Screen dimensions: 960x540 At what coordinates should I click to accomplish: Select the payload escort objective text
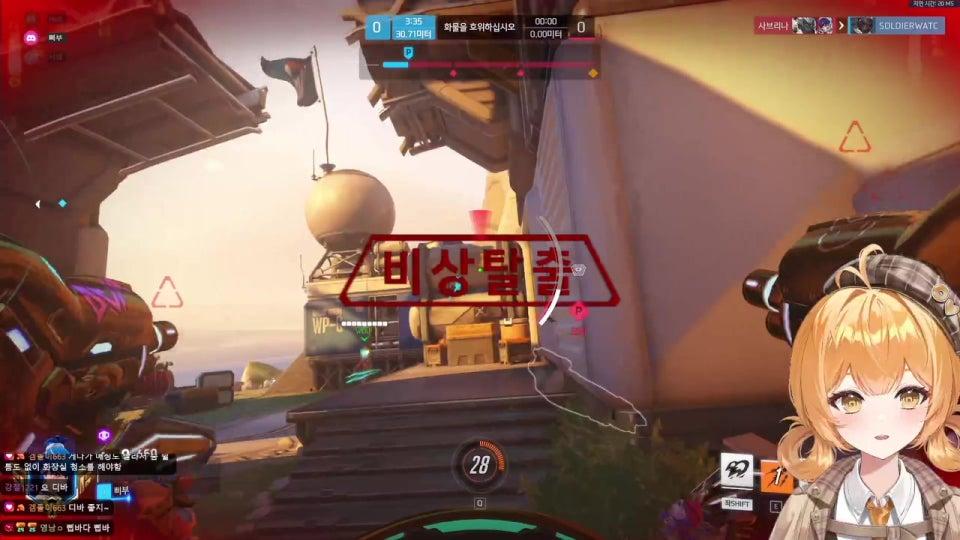pos(480,27)
